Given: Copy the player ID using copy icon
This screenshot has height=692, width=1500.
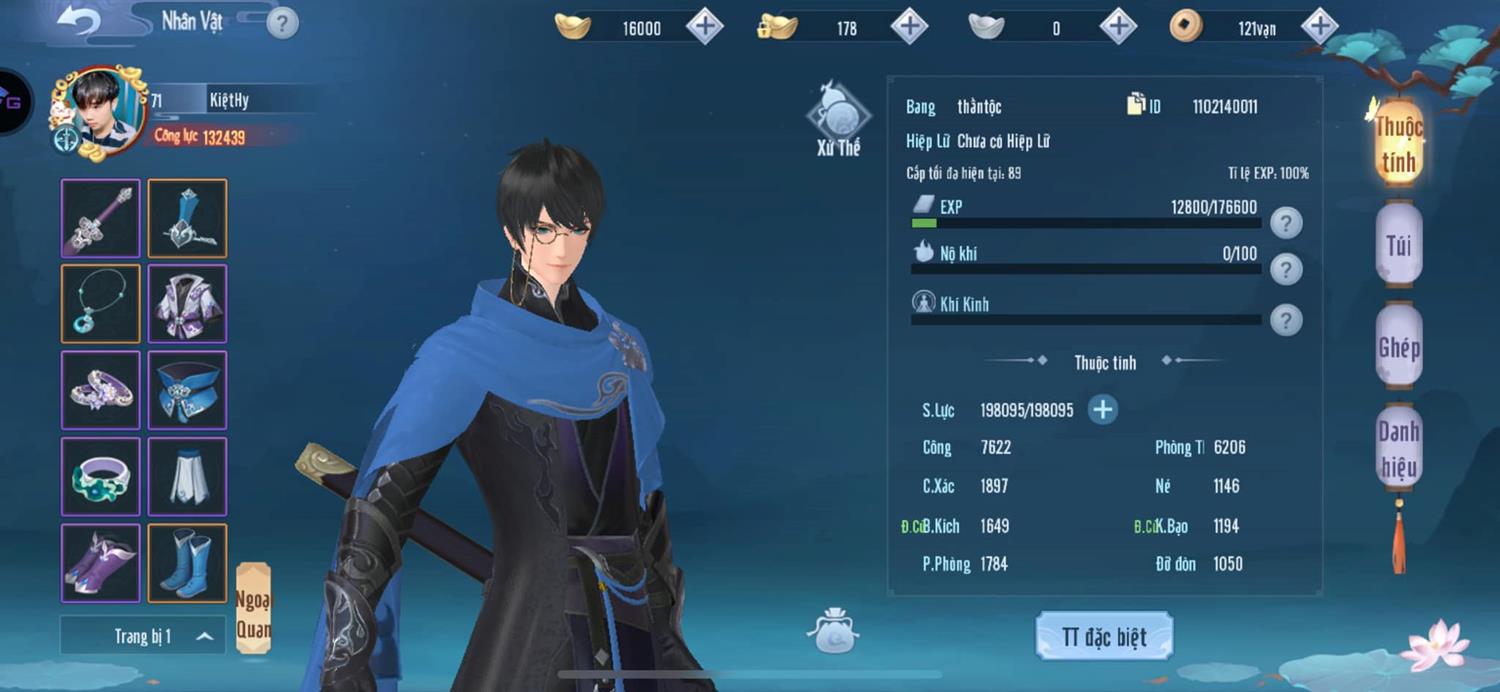Looking at the screenshot, I should tap(1136, 105).
